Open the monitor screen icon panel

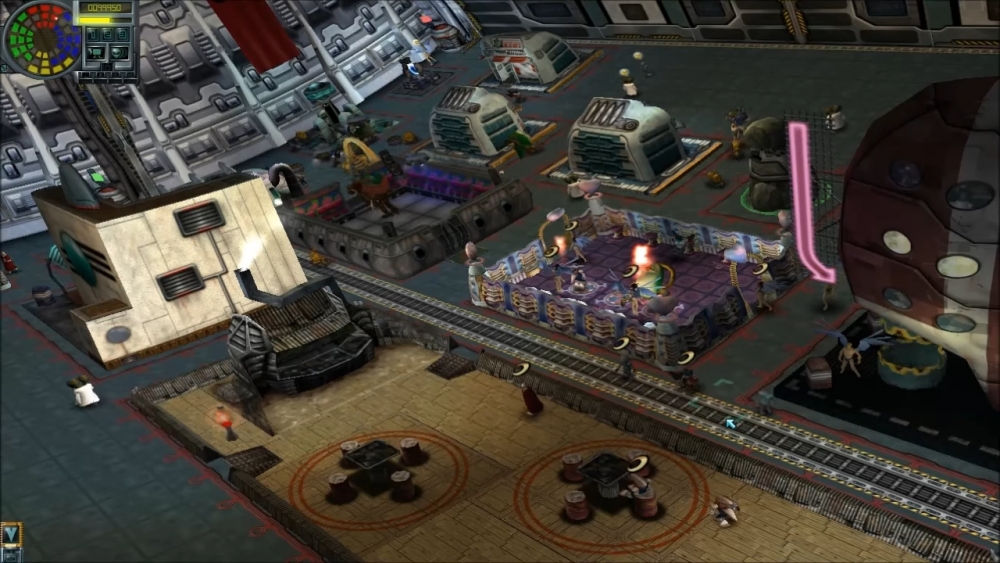click(x=96, y=53)
